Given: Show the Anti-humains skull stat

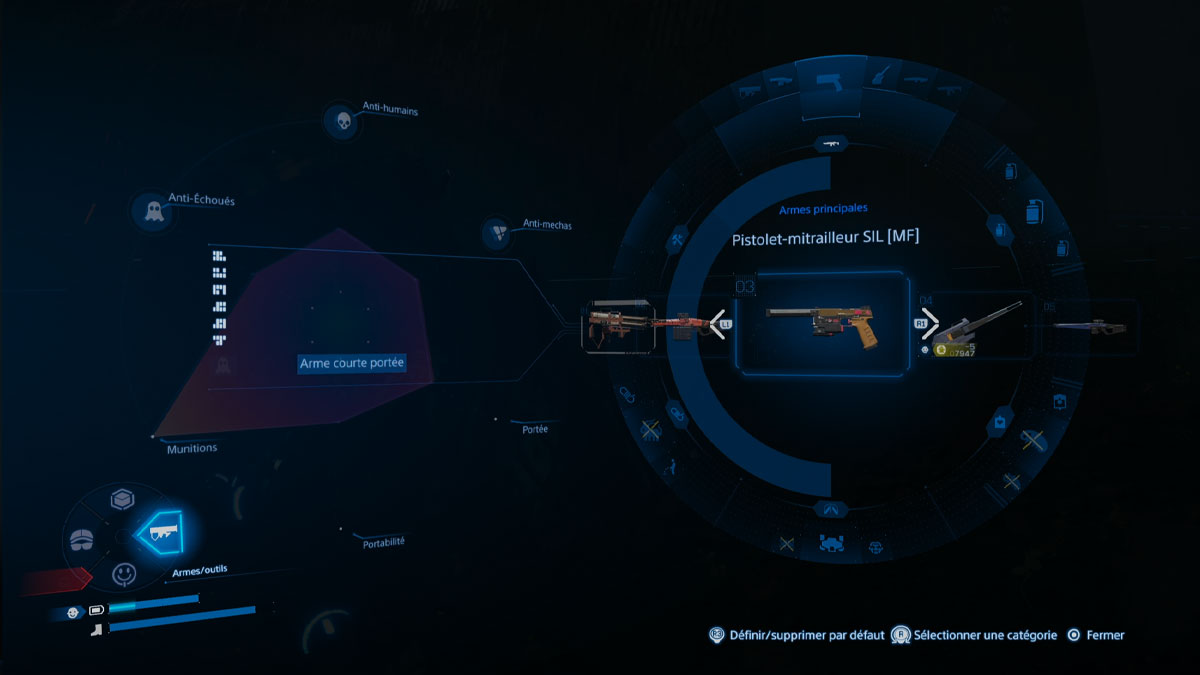Looking at the screenshot, I should coord(343,123).
